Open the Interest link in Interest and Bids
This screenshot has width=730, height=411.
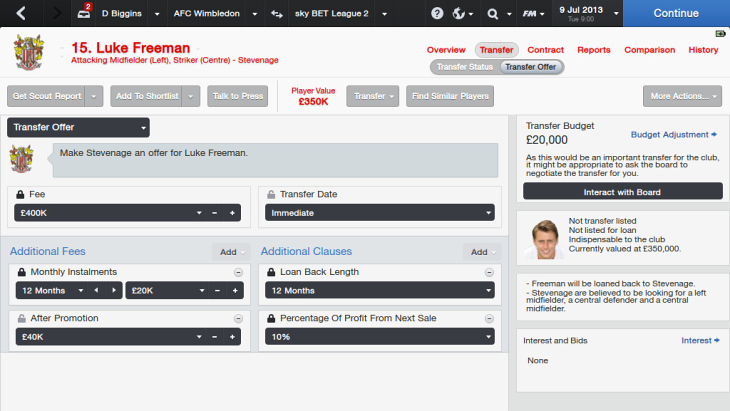700,341
